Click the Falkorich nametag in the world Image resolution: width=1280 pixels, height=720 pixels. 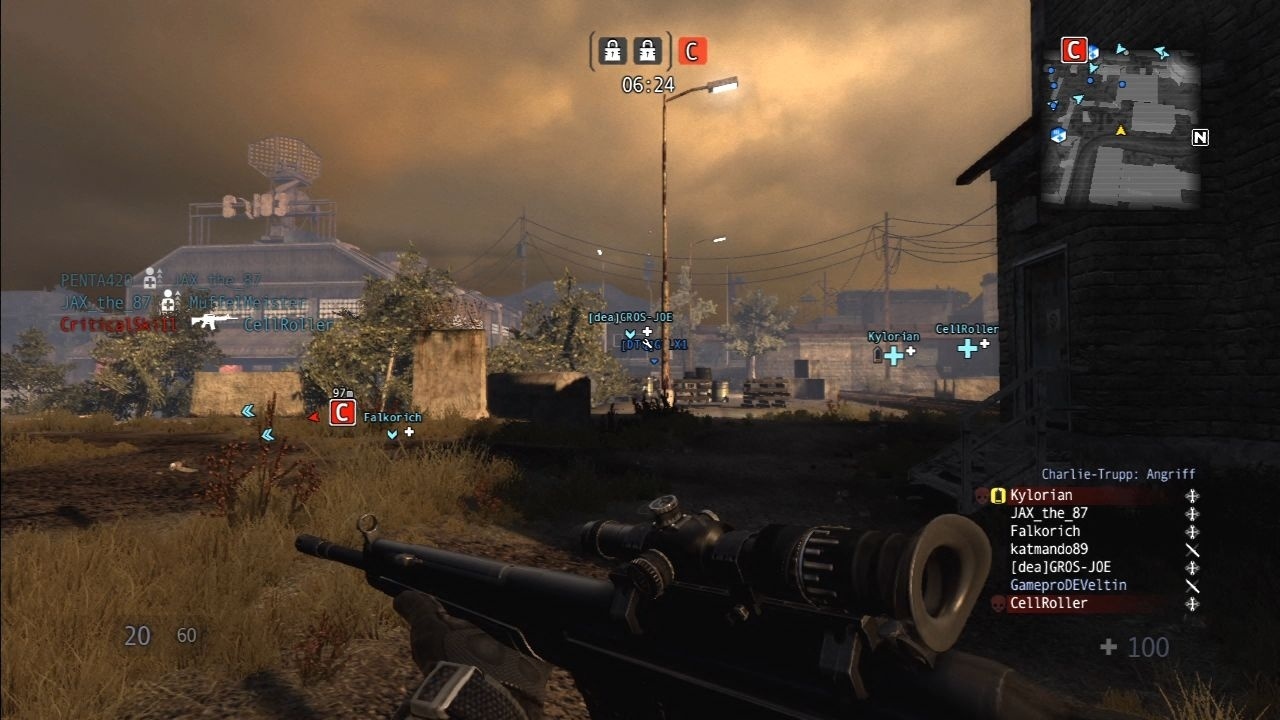(393, 416)
